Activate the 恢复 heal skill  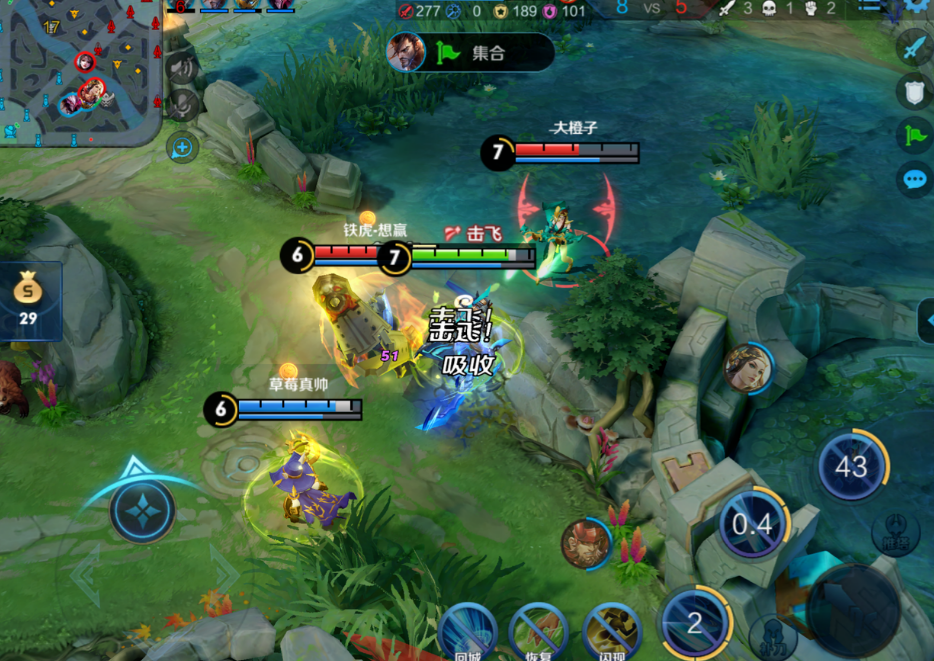tap(539, 632)
